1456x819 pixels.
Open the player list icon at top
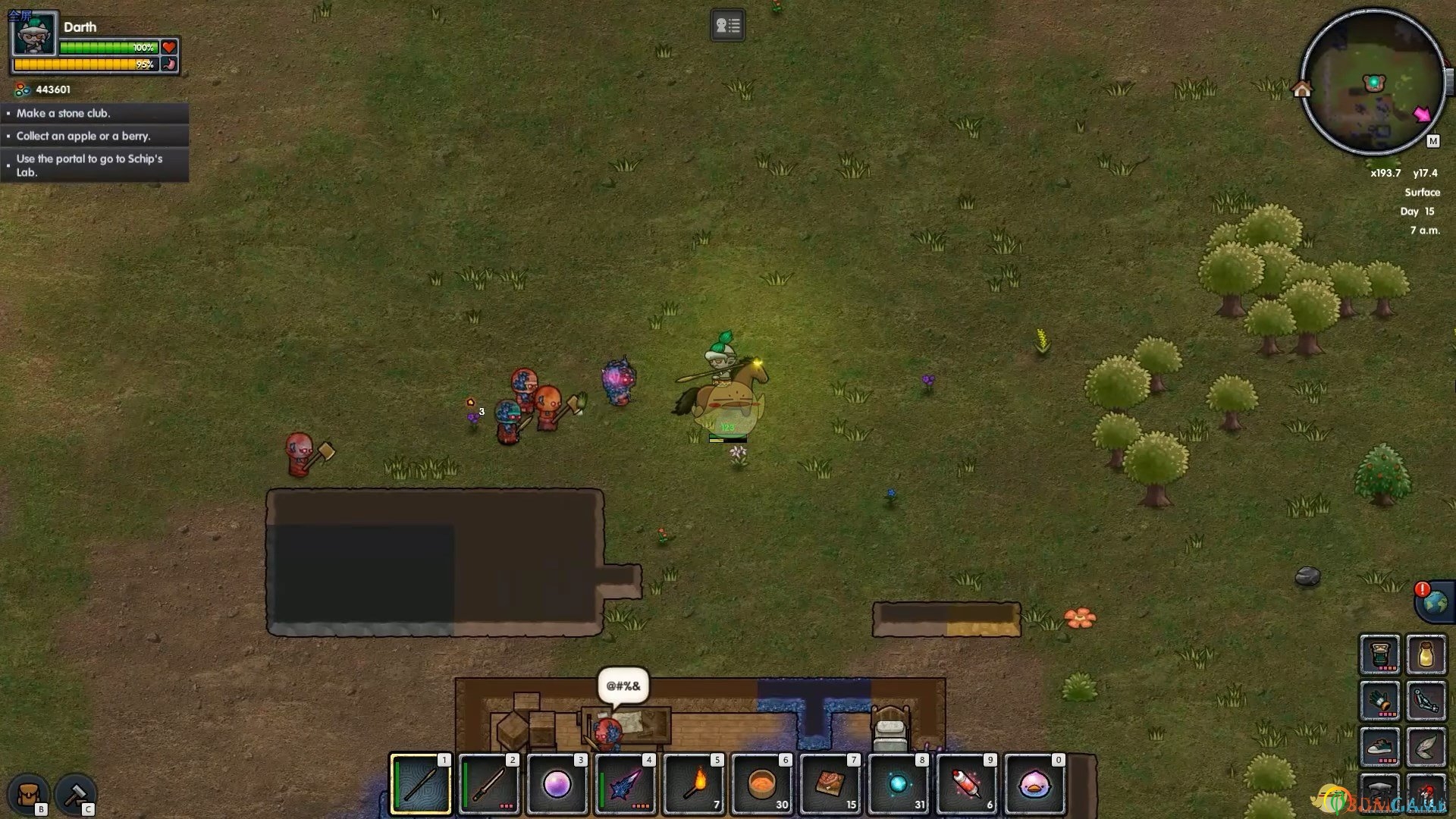(727, 26)
